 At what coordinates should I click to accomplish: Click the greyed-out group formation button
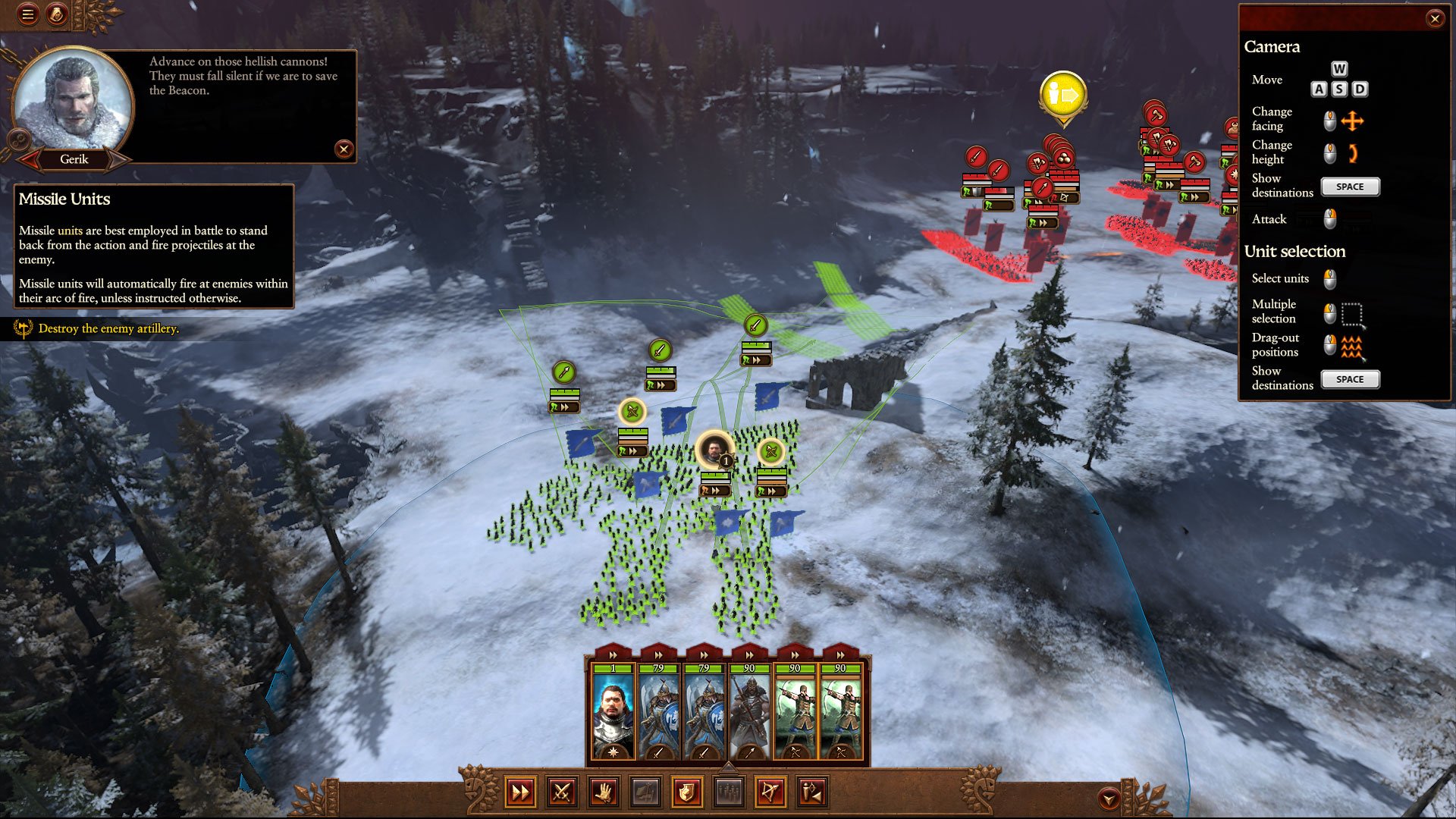click(x=728, y=793)
